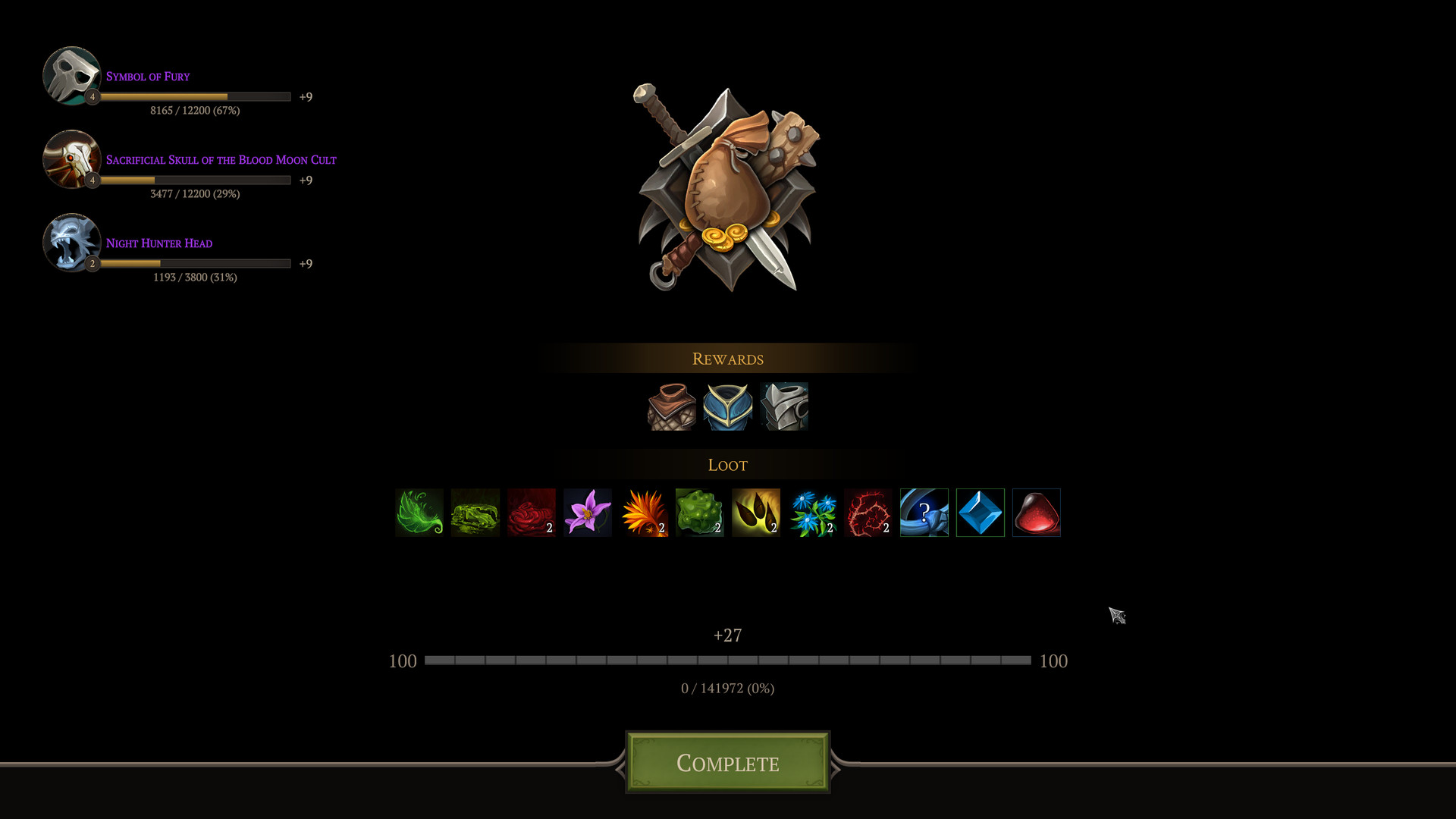The width and height of the screenshot is (1456, 819).
Task: Select the Night Hunter Head icon
Action: (72, 243)
